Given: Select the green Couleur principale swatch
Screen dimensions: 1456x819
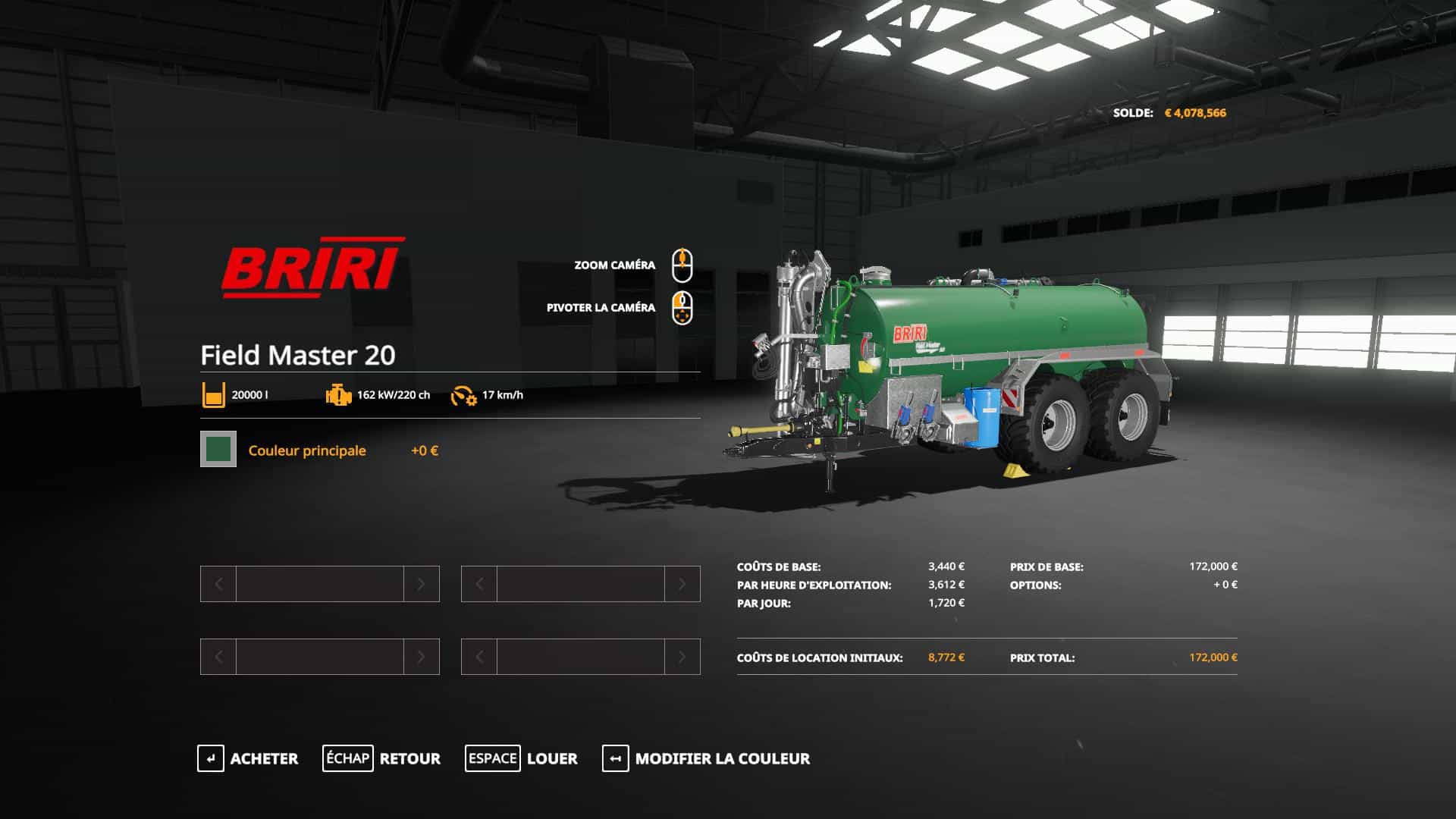Looking at the screenshot, I should click(x=218, y=449).
